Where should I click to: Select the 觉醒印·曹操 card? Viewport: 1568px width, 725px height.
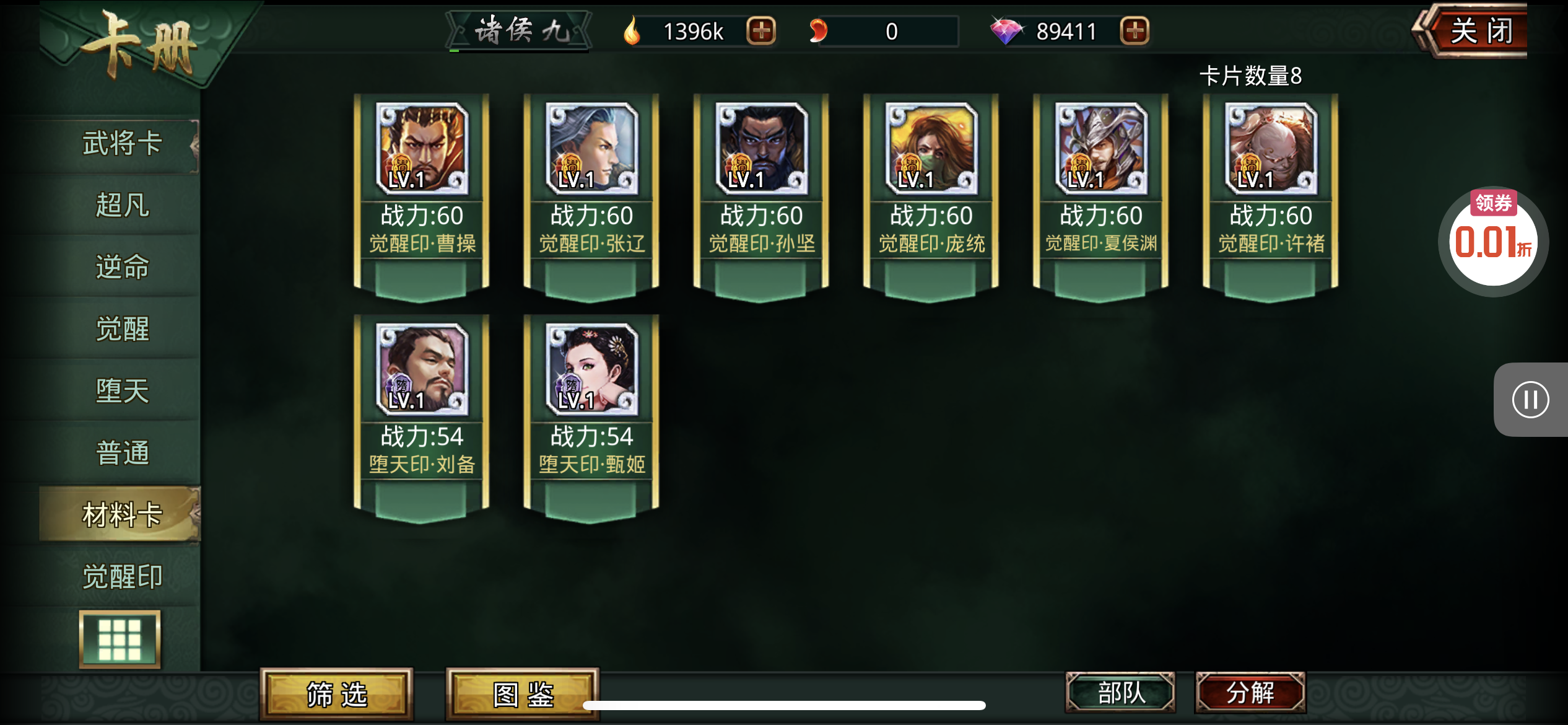[x=422, y=192]
